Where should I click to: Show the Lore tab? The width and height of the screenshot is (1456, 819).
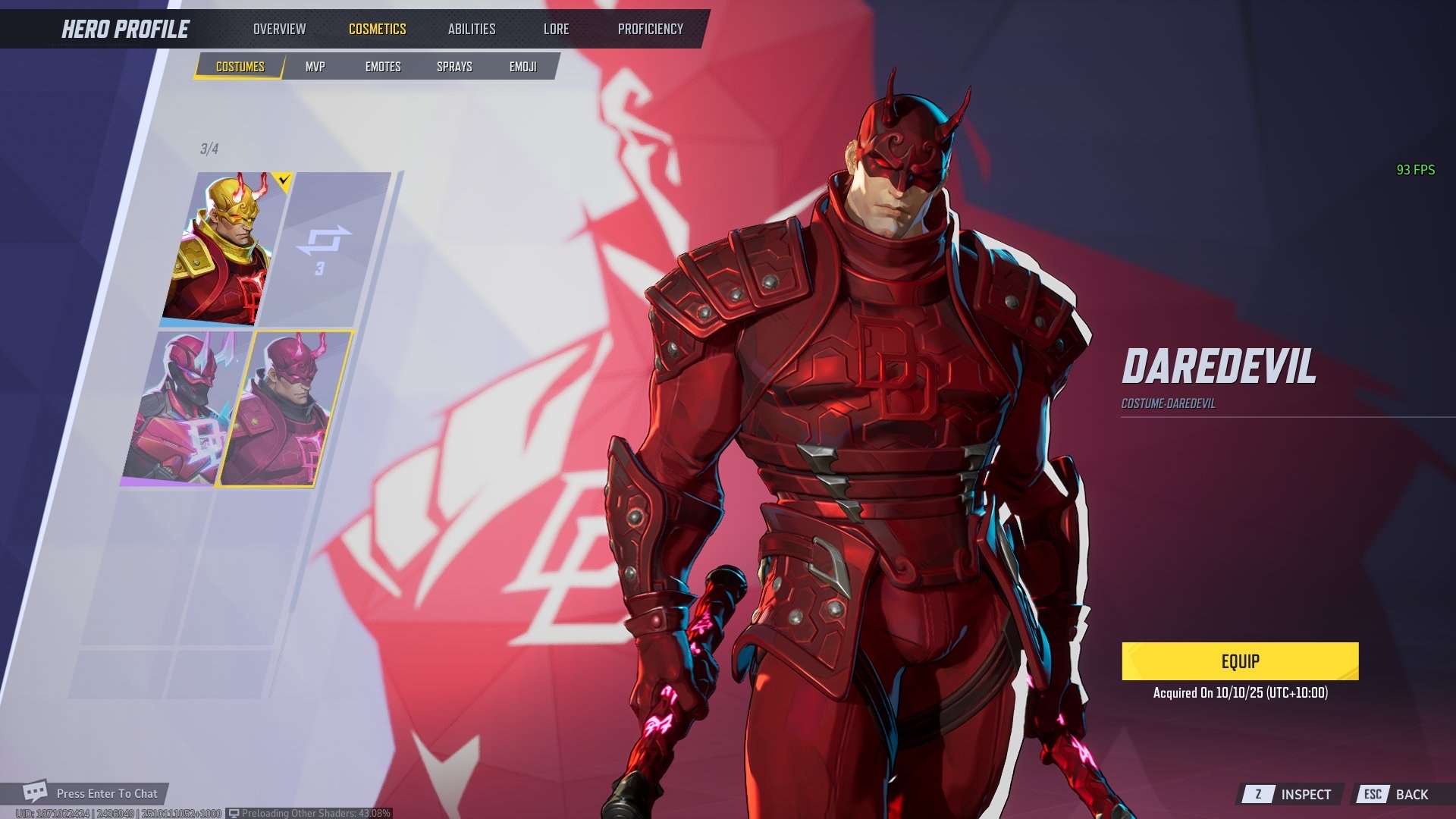click(556, 29)
